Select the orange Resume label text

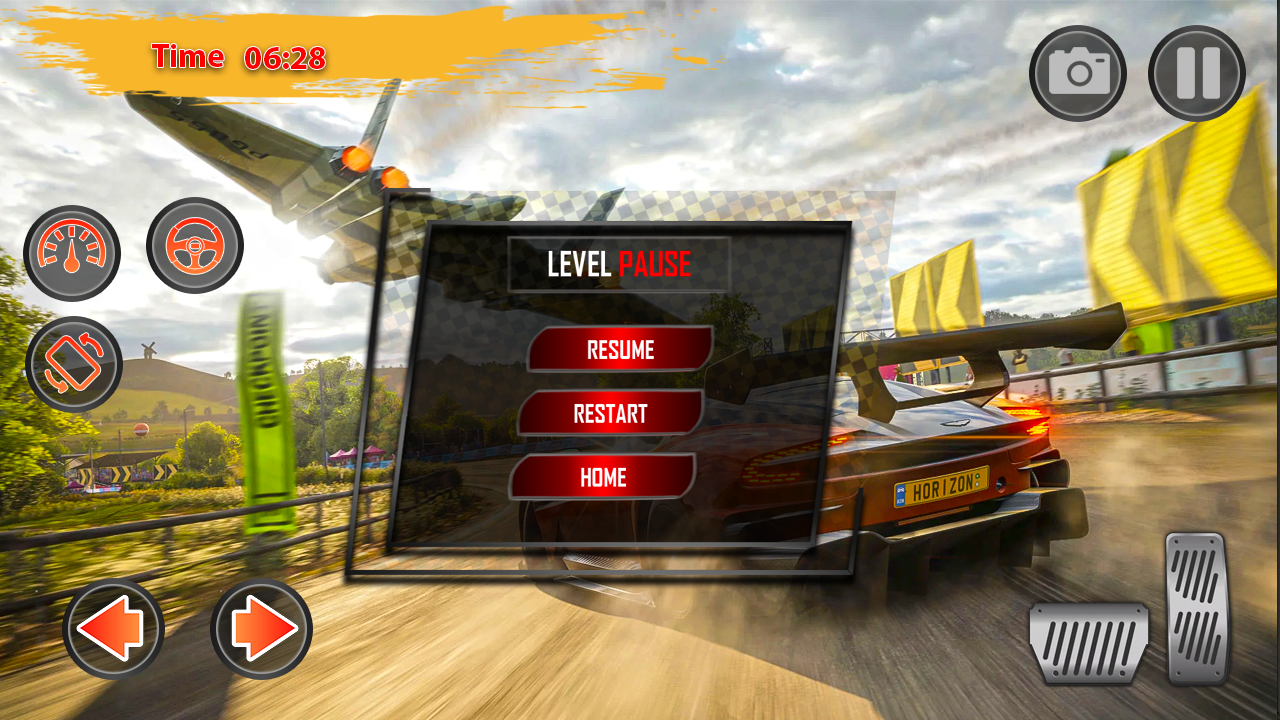point(620,350)
